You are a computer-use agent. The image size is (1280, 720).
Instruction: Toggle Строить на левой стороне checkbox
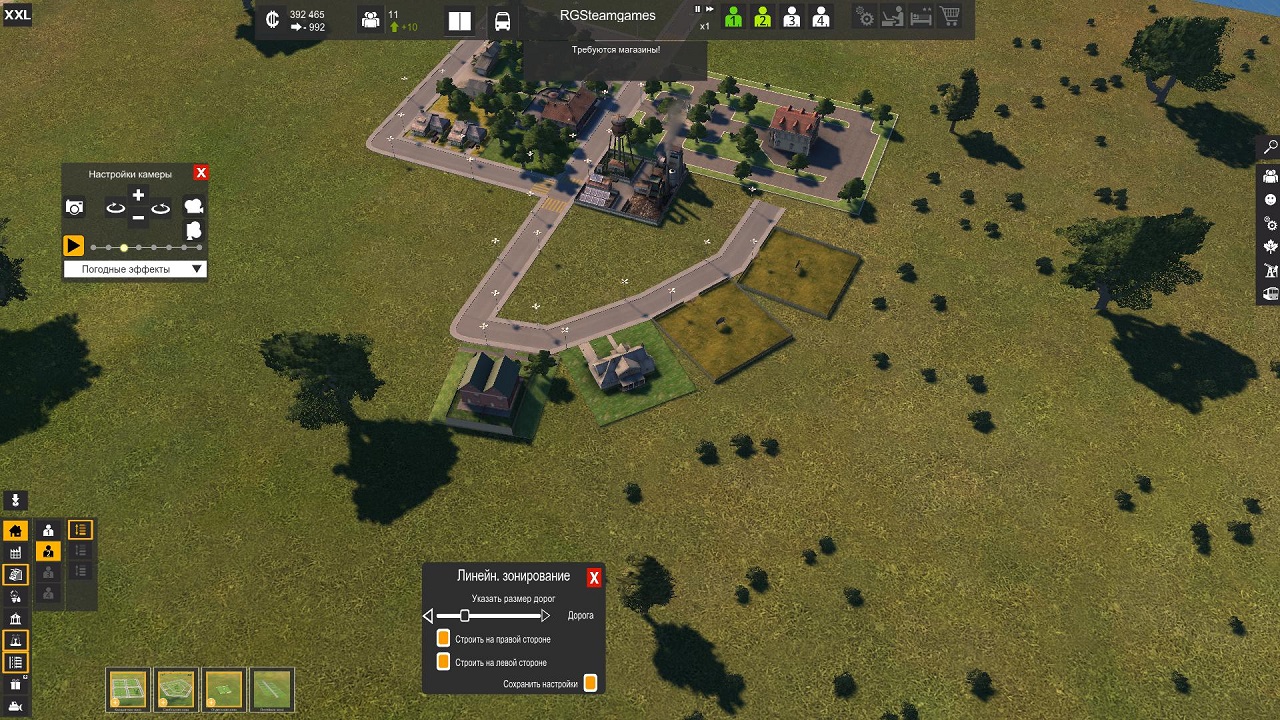(x=443, y=662)
